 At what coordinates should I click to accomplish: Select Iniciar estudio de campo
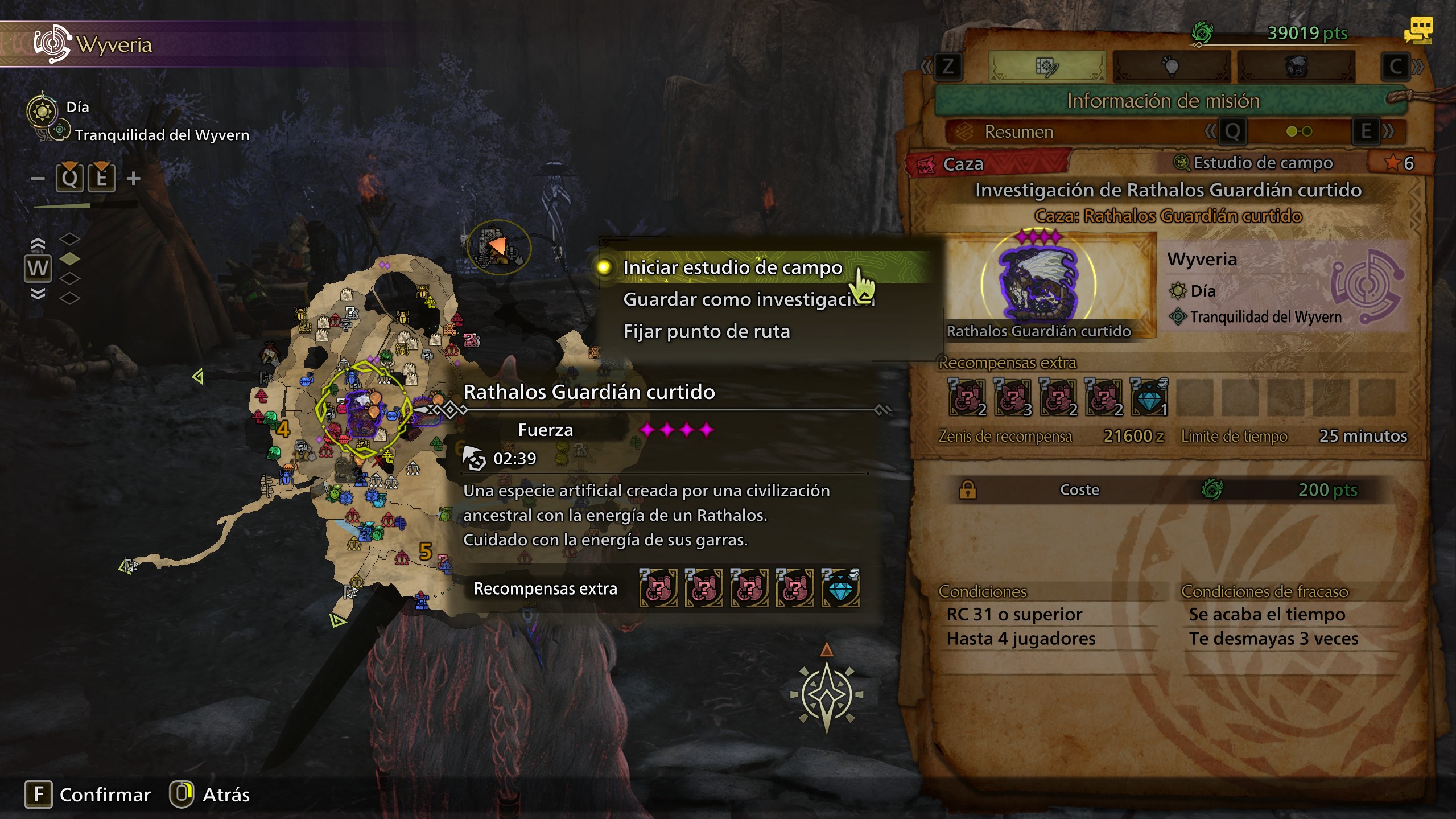coord(732,267)
